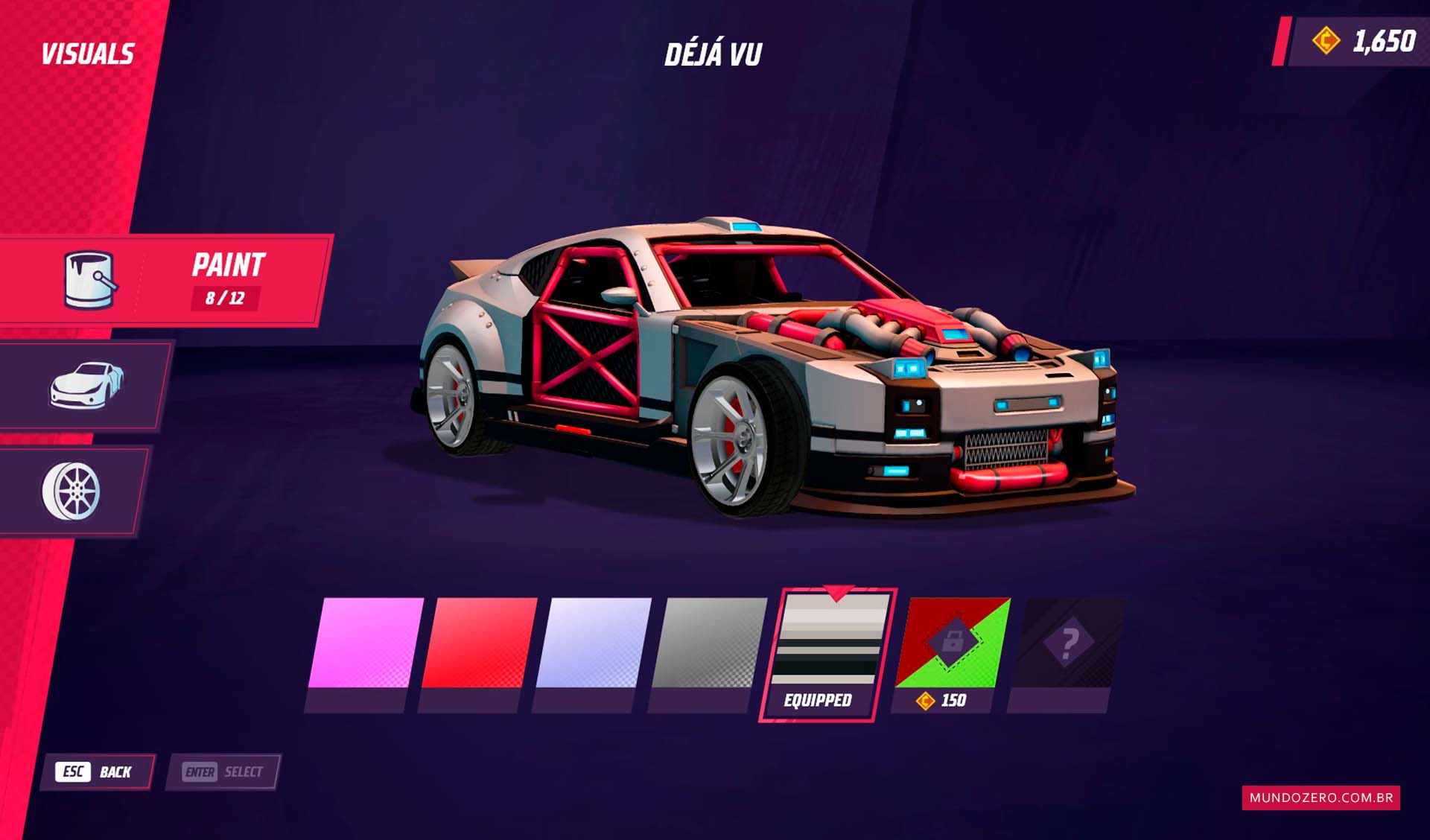The height and width of the screenshot is (840, 1430).
Task: Click the Back button
Action: (98, 771)
